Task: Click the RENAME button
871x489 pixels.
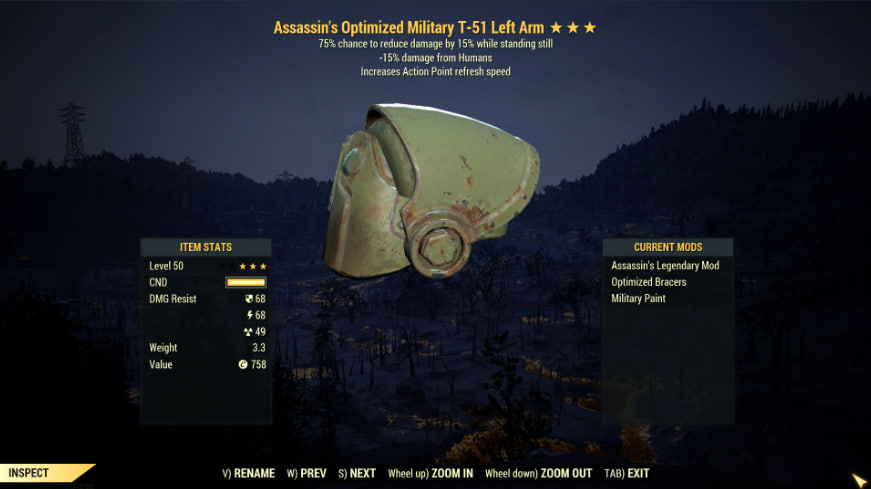Action: point(250,473)
